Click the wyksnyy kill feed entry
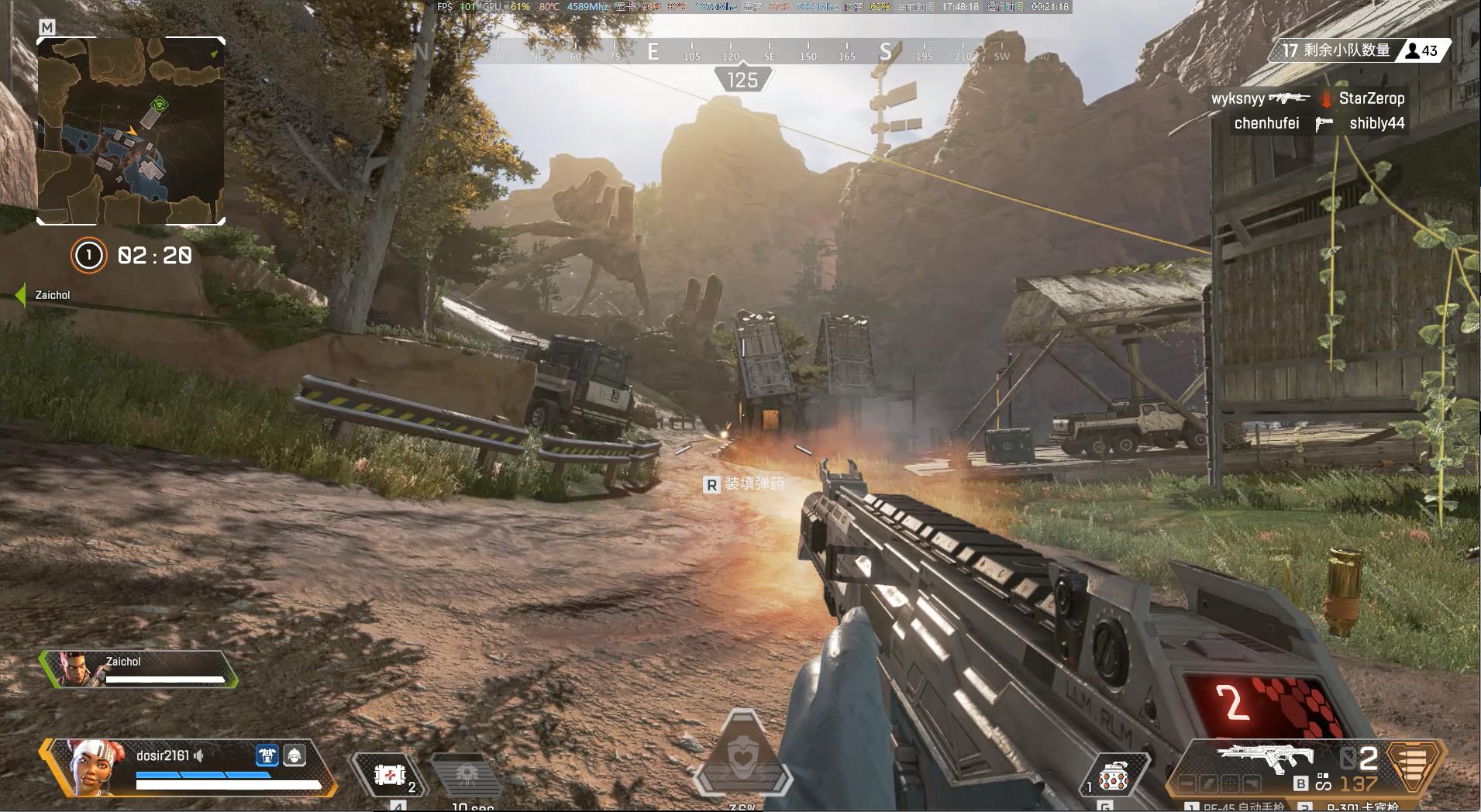Image resolution: width=1481 pixels, height=812 pixels. pos(1238,98)
